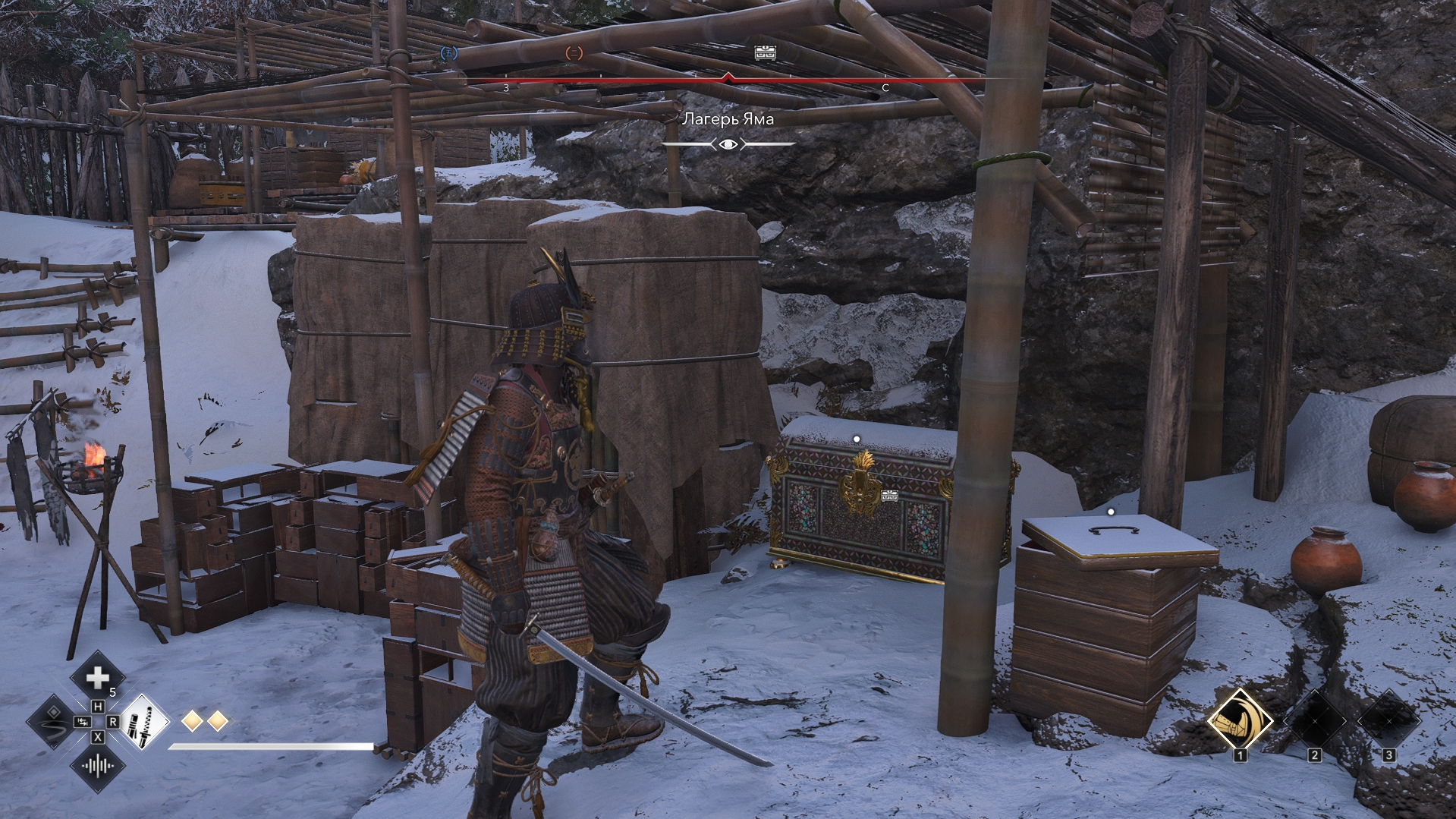Click the eye visibility indicator under the location name

click(728, 144)
